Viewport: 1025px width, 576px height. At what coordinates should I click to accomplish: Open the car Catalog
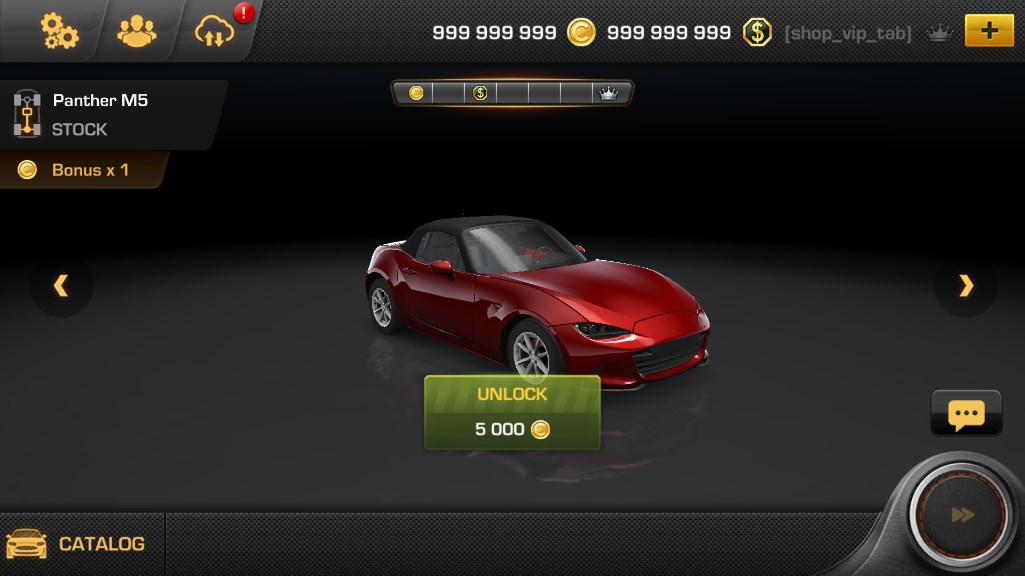tap(80, 544)
